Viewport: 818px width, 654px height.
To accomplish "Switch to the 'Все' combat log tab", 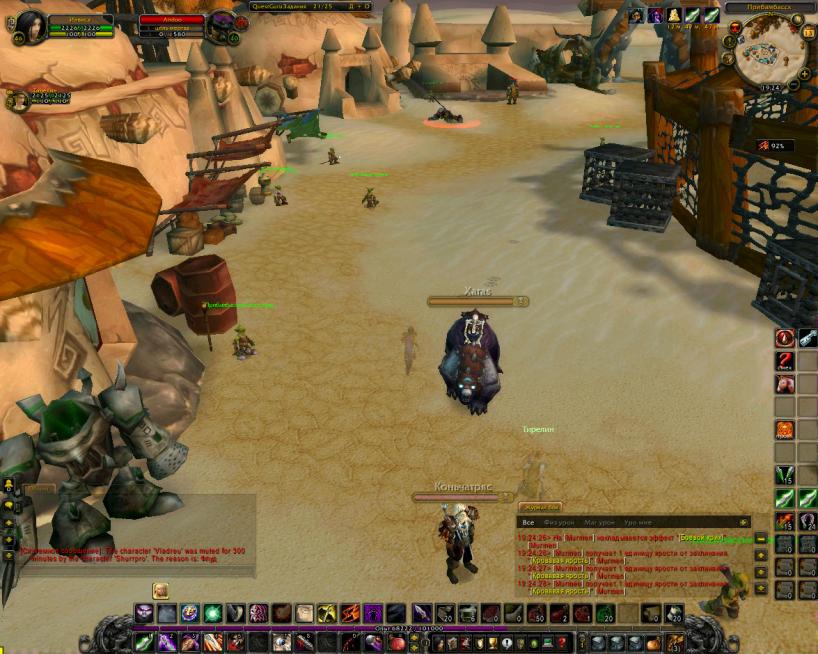I will point(528,522).
